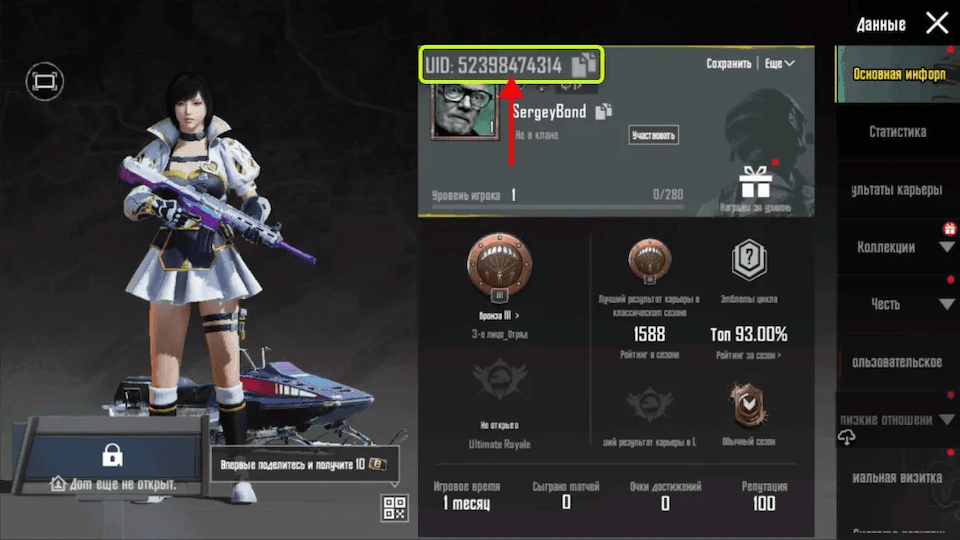Copy the UID number
960x540 pixels.
(583, 66)
